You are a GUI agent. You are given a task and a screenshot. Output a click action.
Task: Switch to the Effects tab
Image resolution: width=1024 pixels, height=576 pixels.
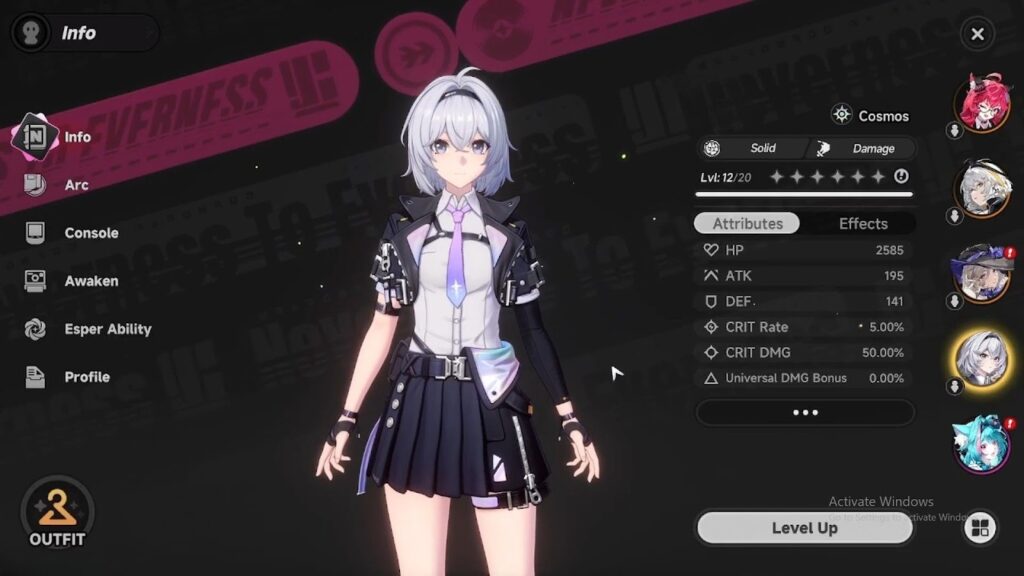coord(863,223)
